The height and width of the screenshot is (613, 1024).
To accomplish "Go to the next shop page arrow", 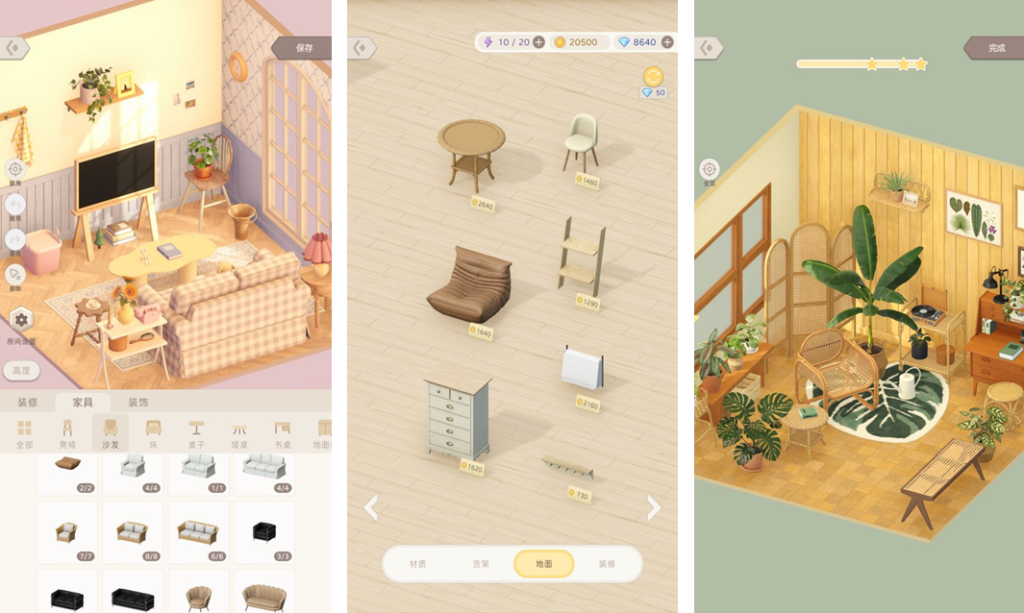I will [654, 508].
